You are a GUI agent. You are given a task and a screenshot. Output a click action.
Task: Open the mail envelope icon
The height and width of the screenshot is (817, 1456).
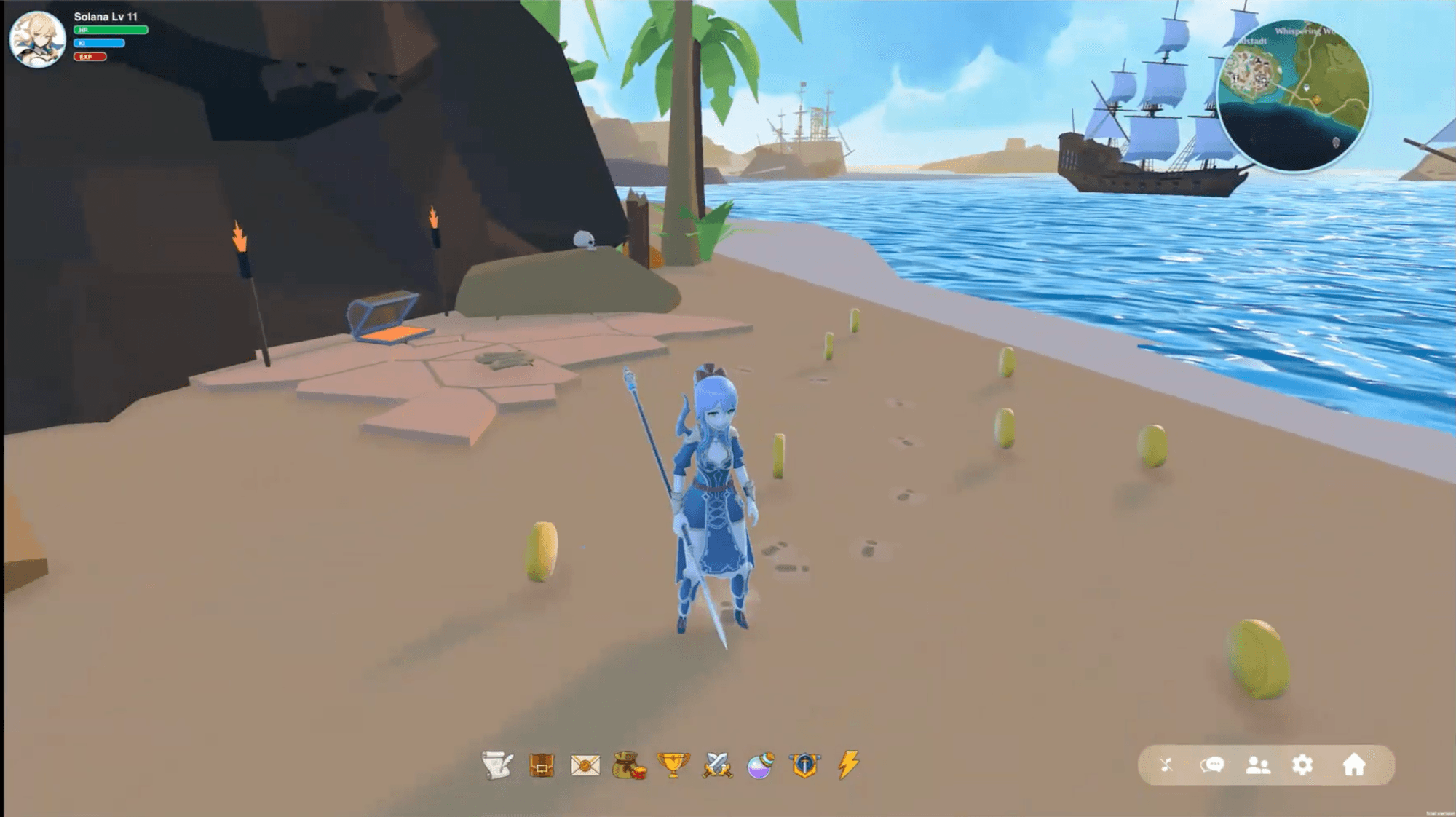tap(585, 765)
